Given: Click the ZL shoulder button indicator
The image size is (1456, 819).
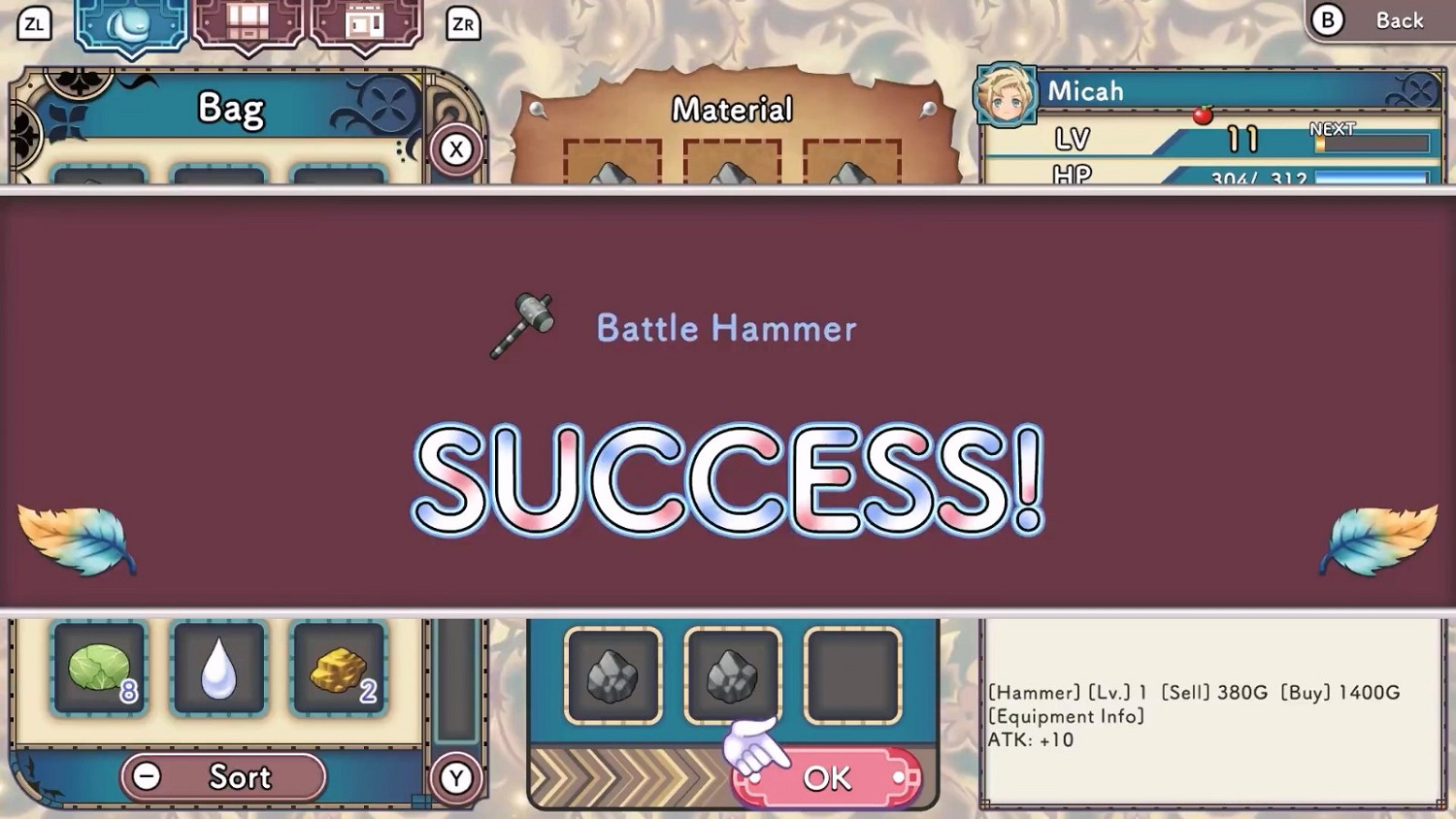Looking at the screenshot, I should pyautogui.click(x=35, y=24).
